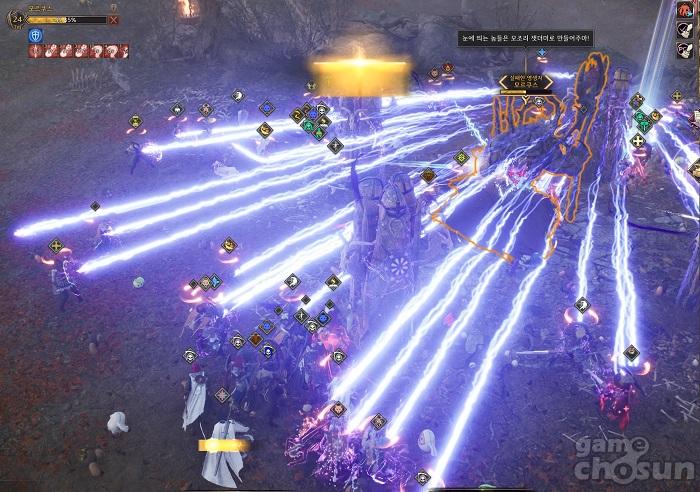
Task: Select the skull icon with a checkmark
Action: (685, 31)
